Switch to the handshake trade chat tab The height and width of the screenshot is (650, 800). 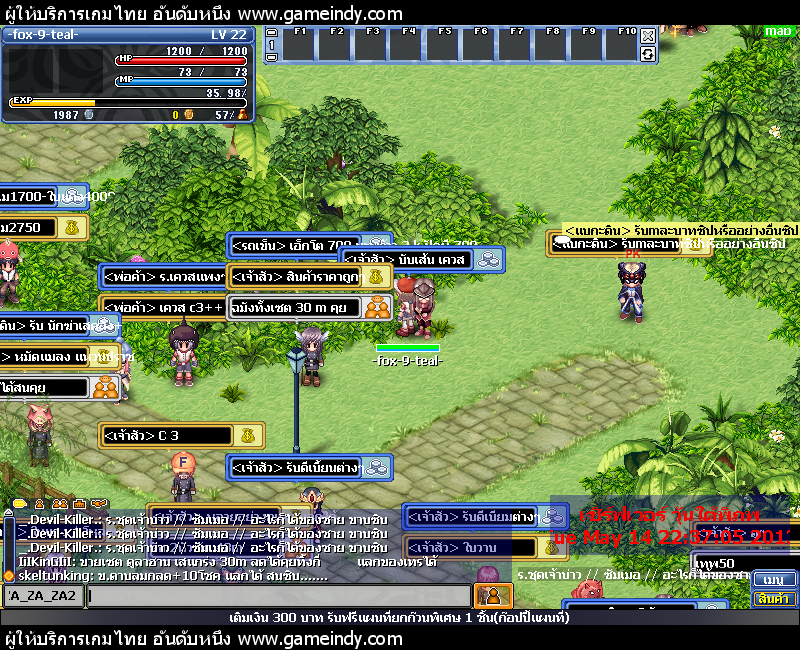[98, 503]
